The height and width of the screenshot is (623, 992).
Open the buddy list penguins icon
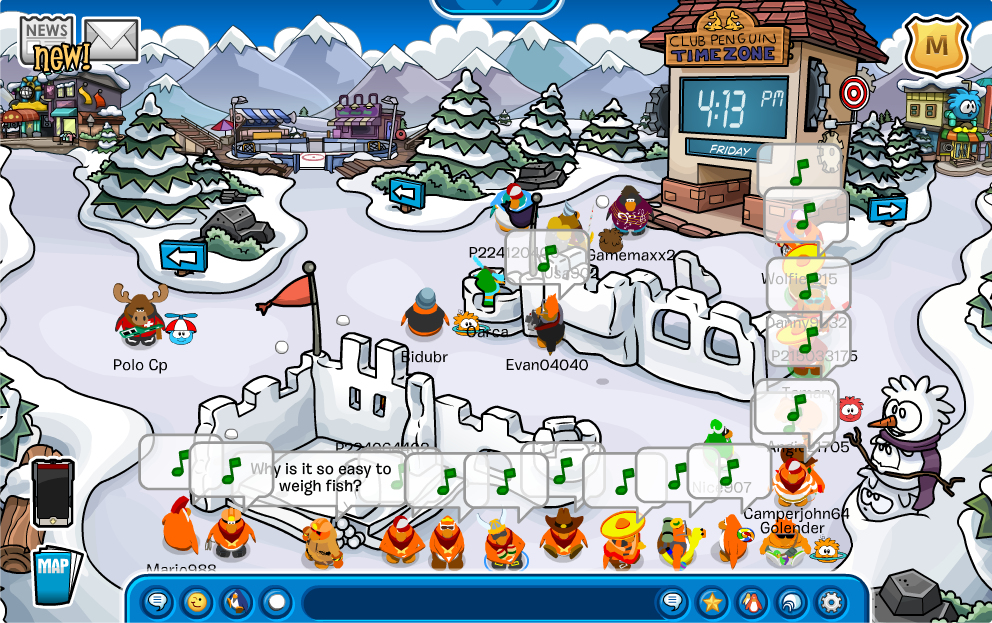coord(751,602)
